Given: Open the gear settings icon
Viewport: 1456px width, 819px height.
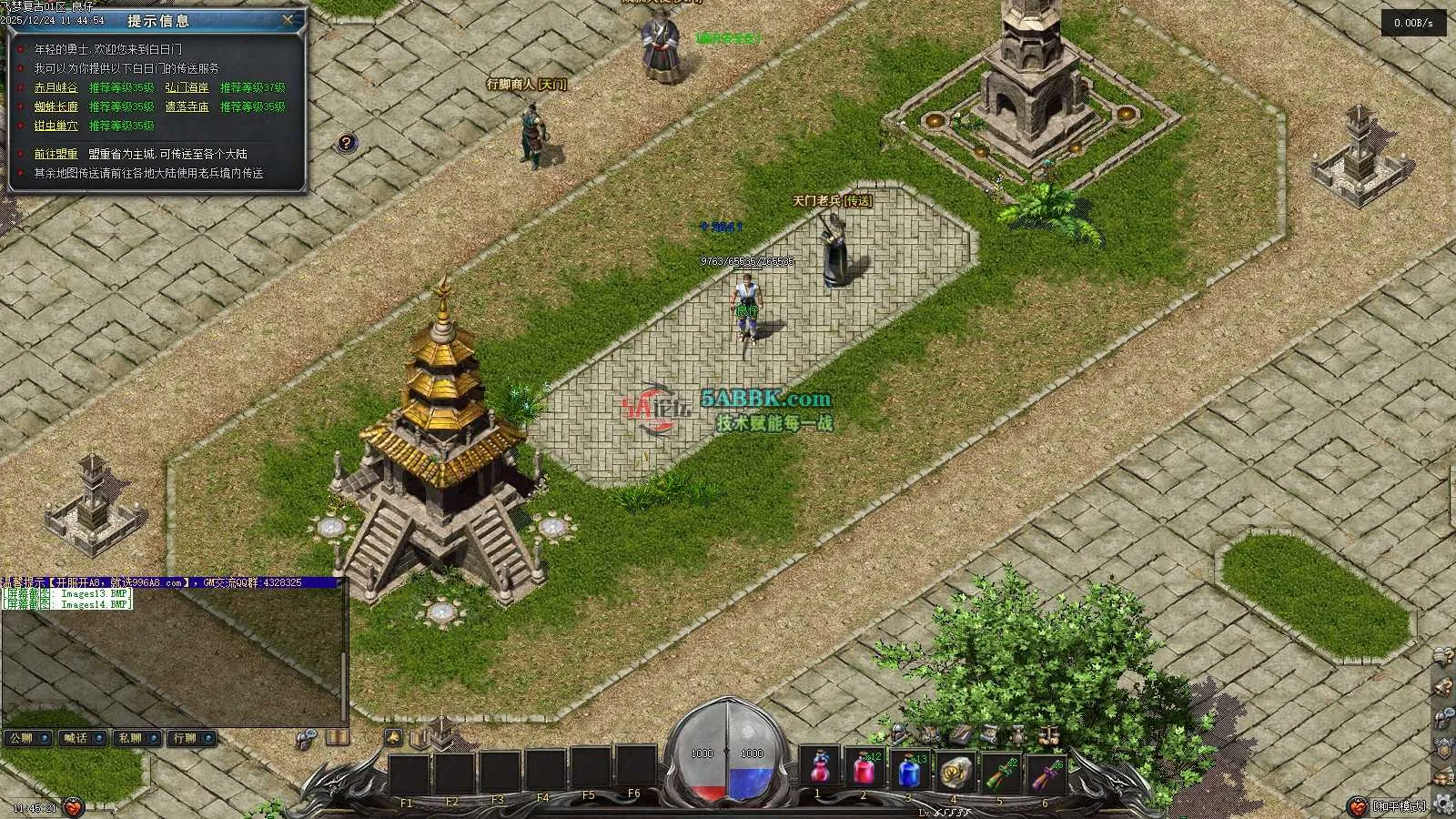Looking at the screenshot, I should (x=1443, y=802).
